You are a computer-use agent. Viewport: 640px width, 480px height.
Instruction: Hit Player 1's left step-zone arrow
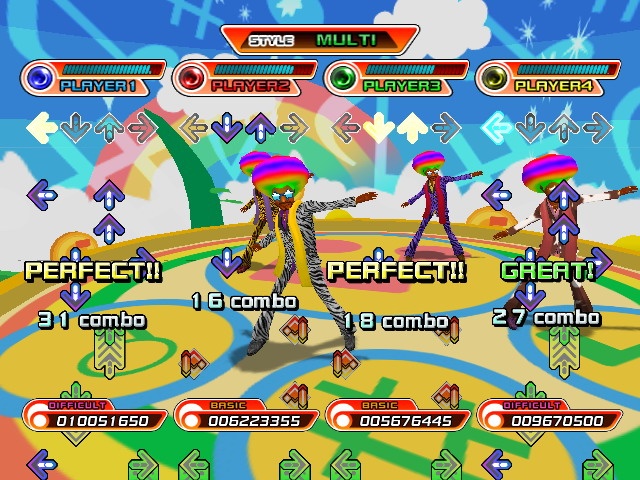tap(42, 127)
